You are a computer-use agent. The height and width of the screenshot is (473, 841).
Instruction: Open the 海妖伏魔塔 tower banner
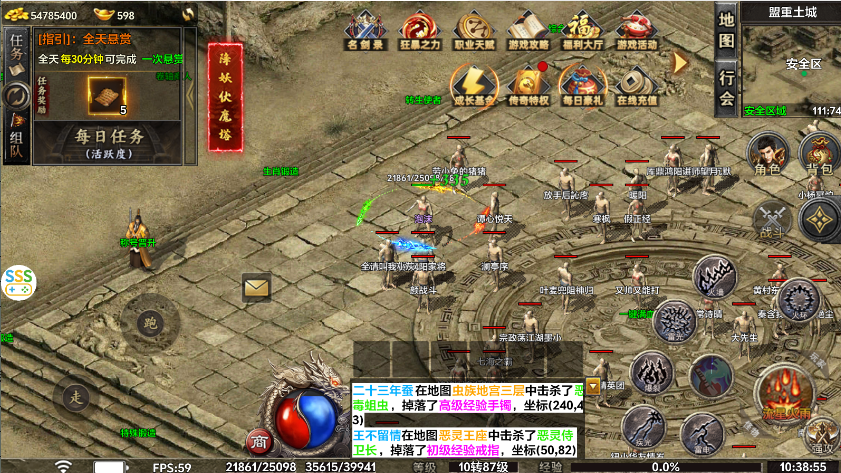tap(225, 97)
